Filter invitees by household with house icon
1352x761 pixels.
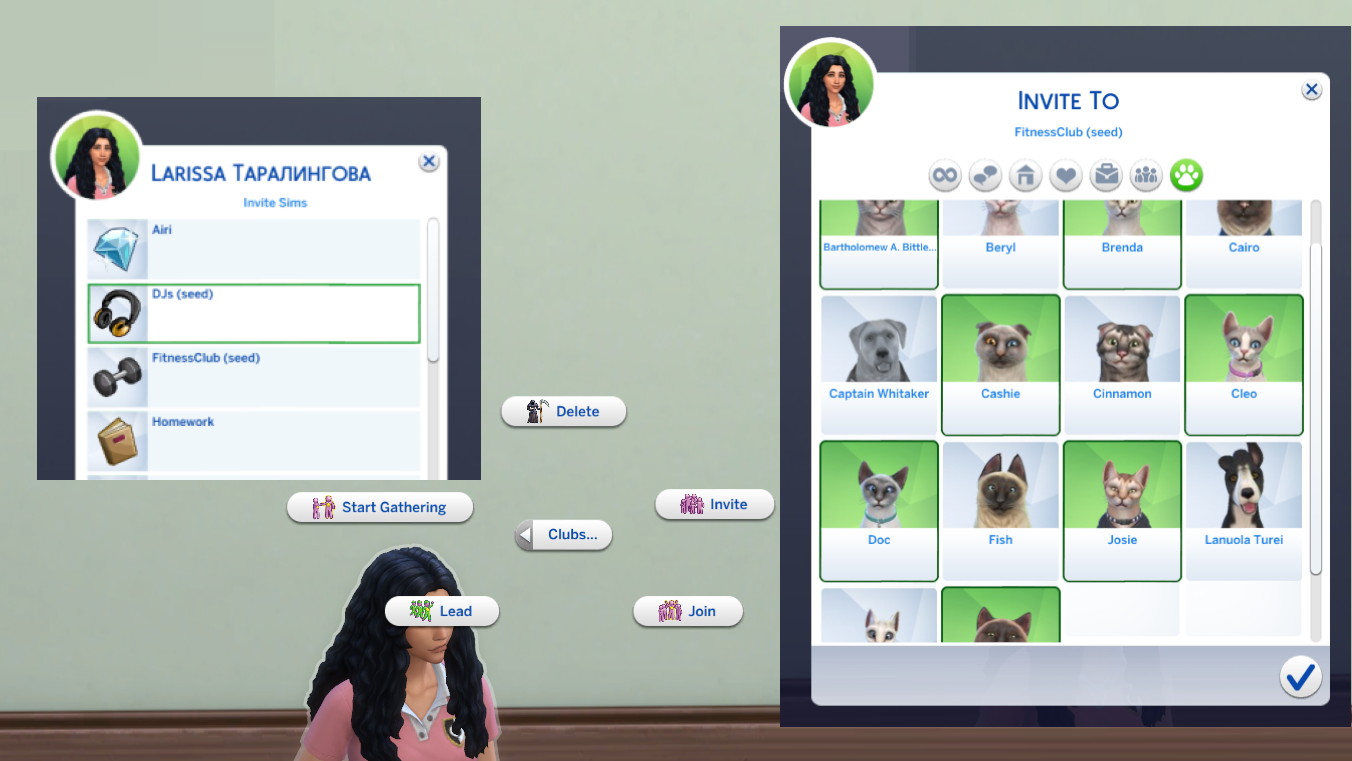[x=1024, y=175]
